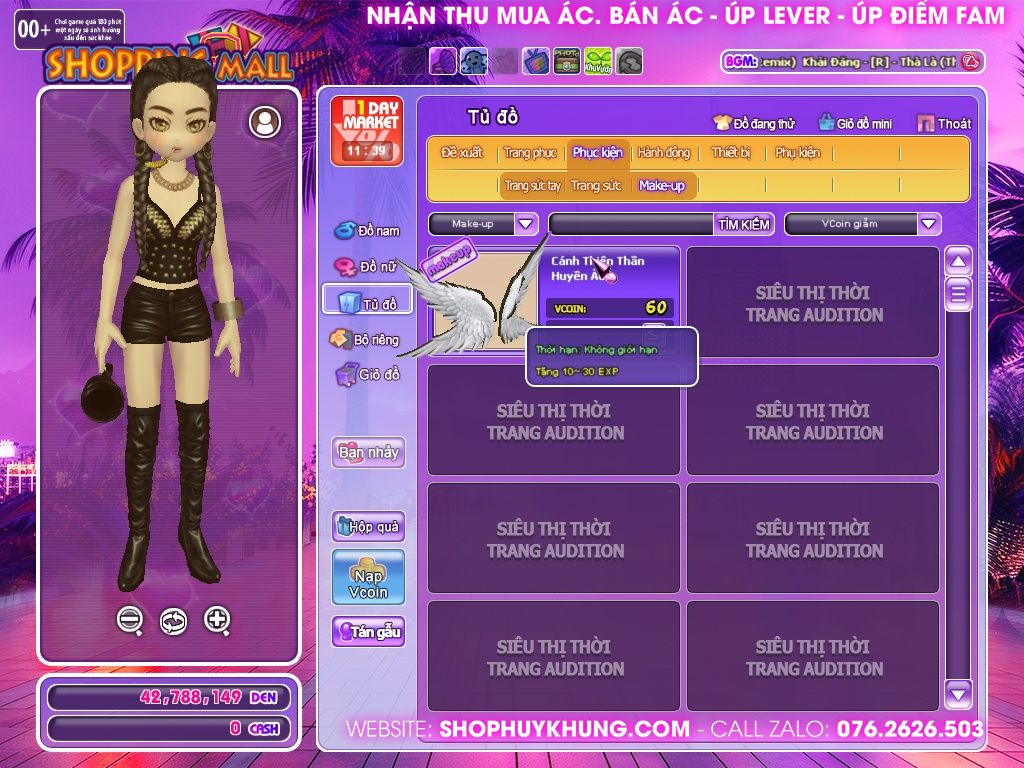The width and height of the screenshot is (1024, 768).
Task: Click the Bạn nhảy button
Action: click(368, 452)
